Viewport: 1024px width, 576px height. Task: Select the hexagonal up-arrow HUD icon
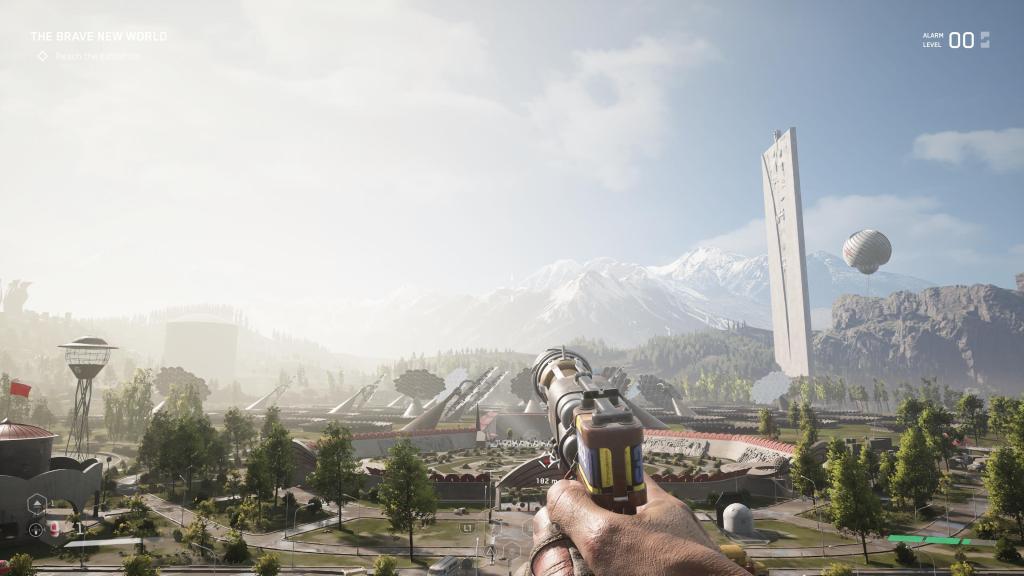tap(37, 503)
